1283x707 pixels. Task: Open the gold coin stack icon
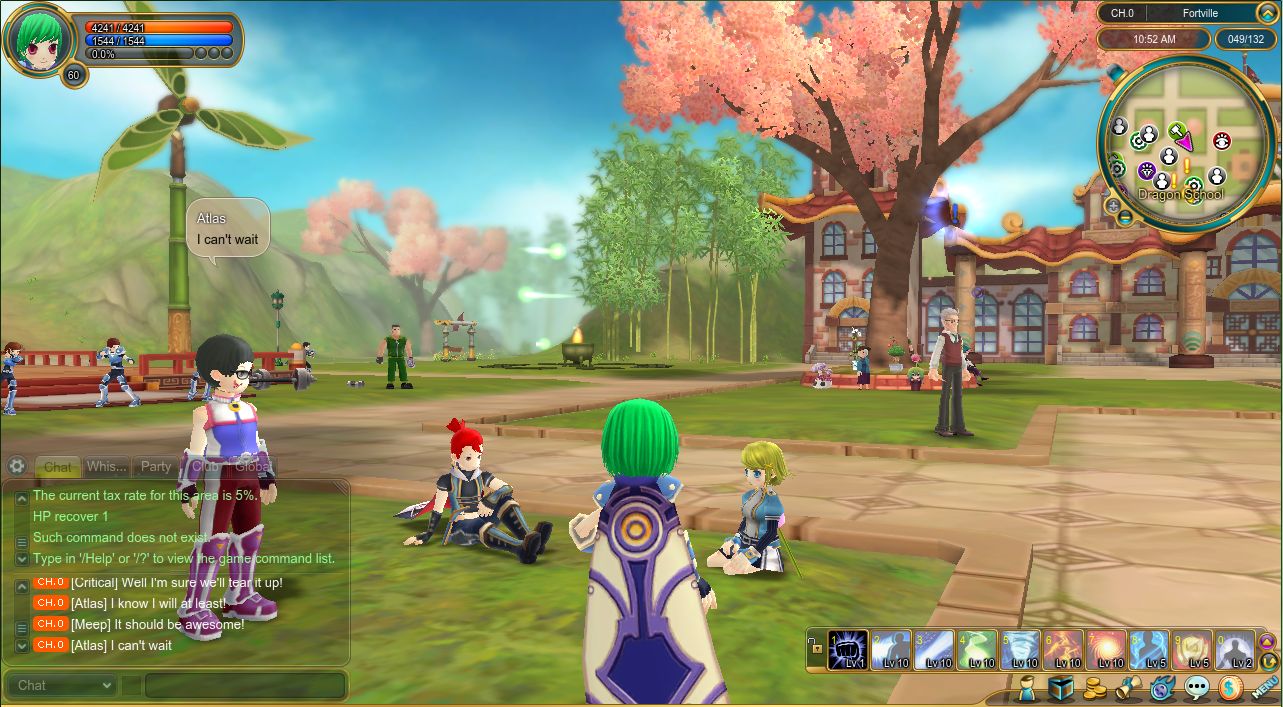(x=1094, y=688)
